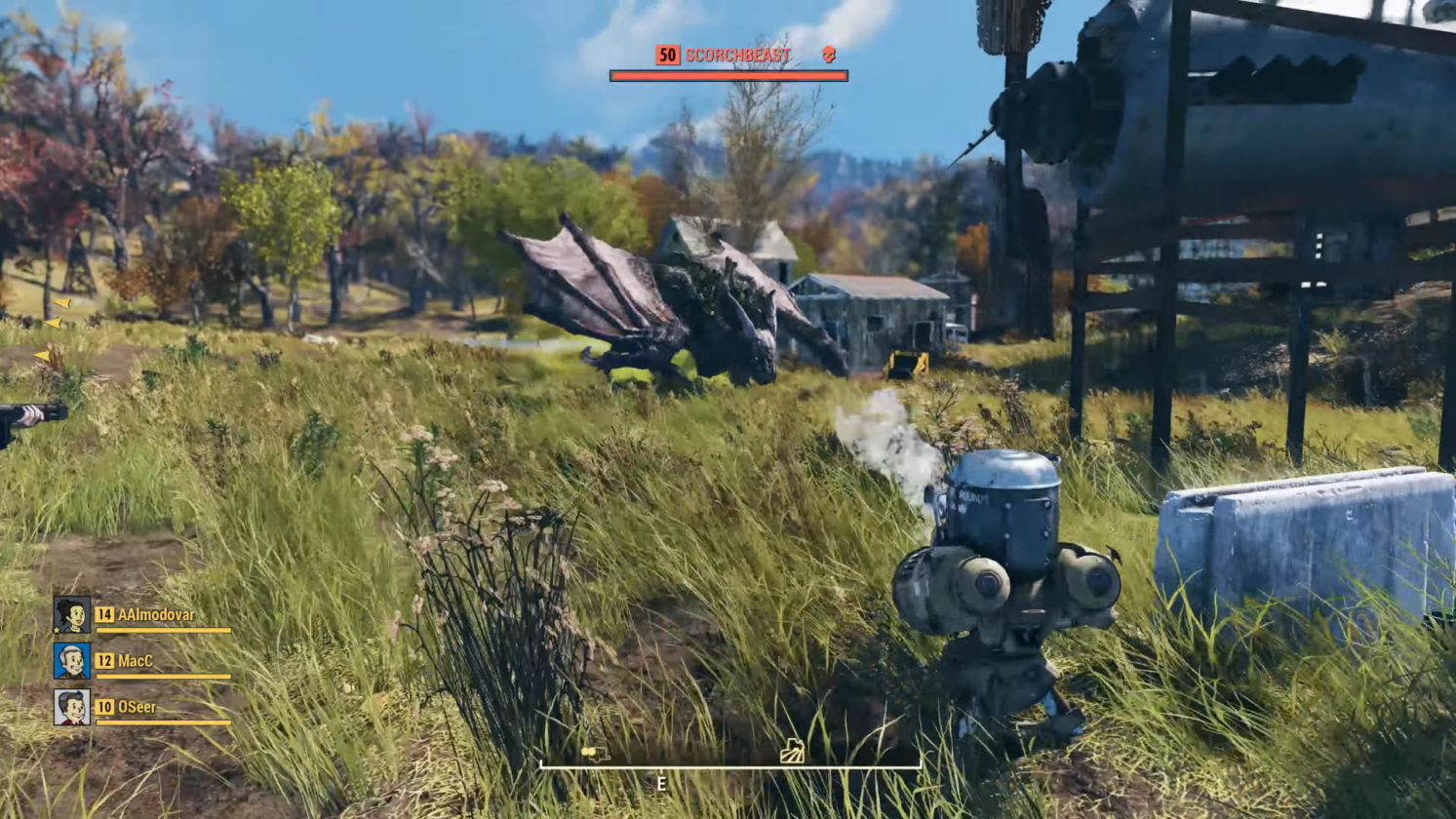Click the Scorchbeast red health bar
1456x819 pixels.
729,73
